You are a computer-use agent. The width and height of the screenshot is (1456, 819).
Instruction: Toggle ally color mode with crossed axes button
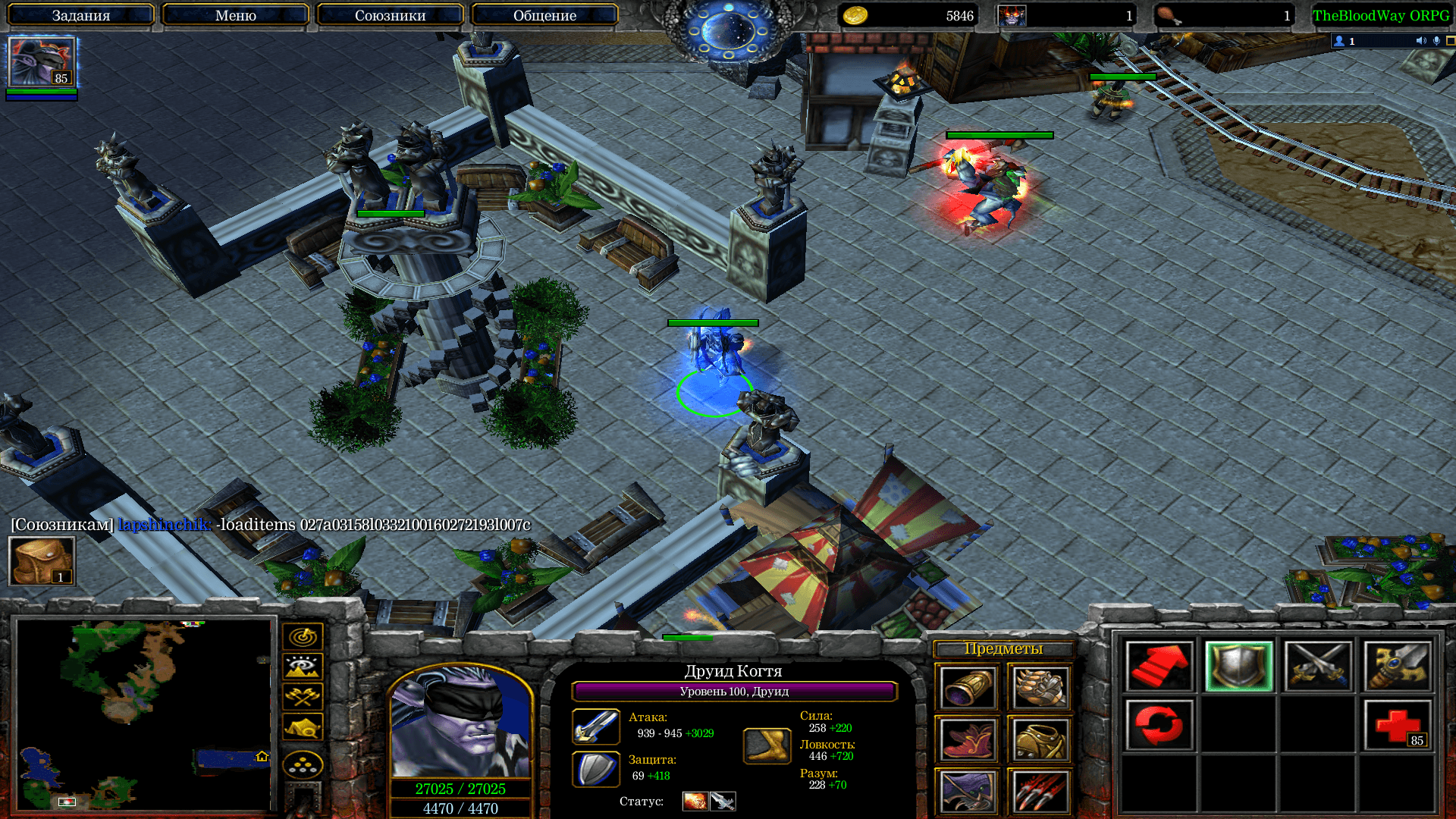tap(303, 696)
